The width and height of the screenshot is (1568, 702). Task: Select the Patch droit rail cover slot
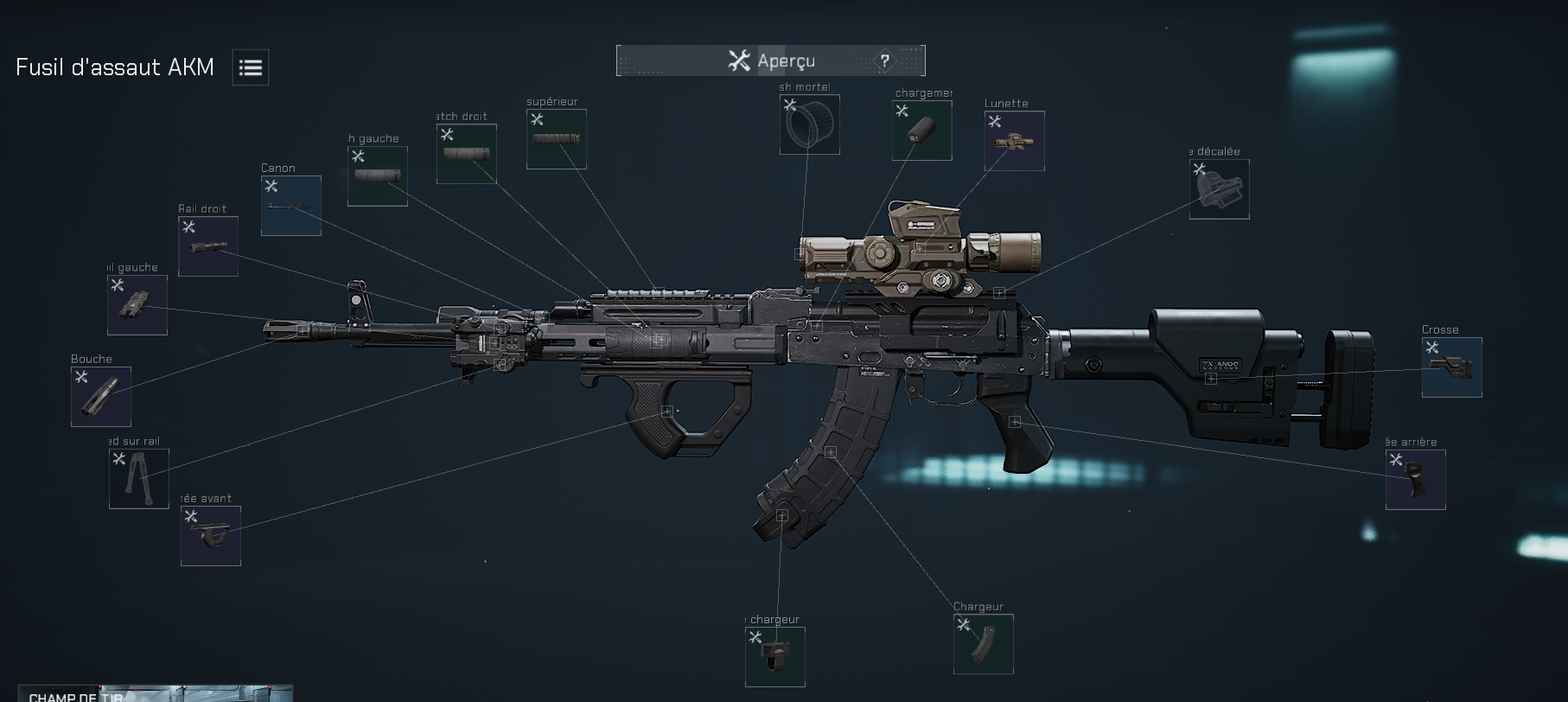(x=466, y=154)
